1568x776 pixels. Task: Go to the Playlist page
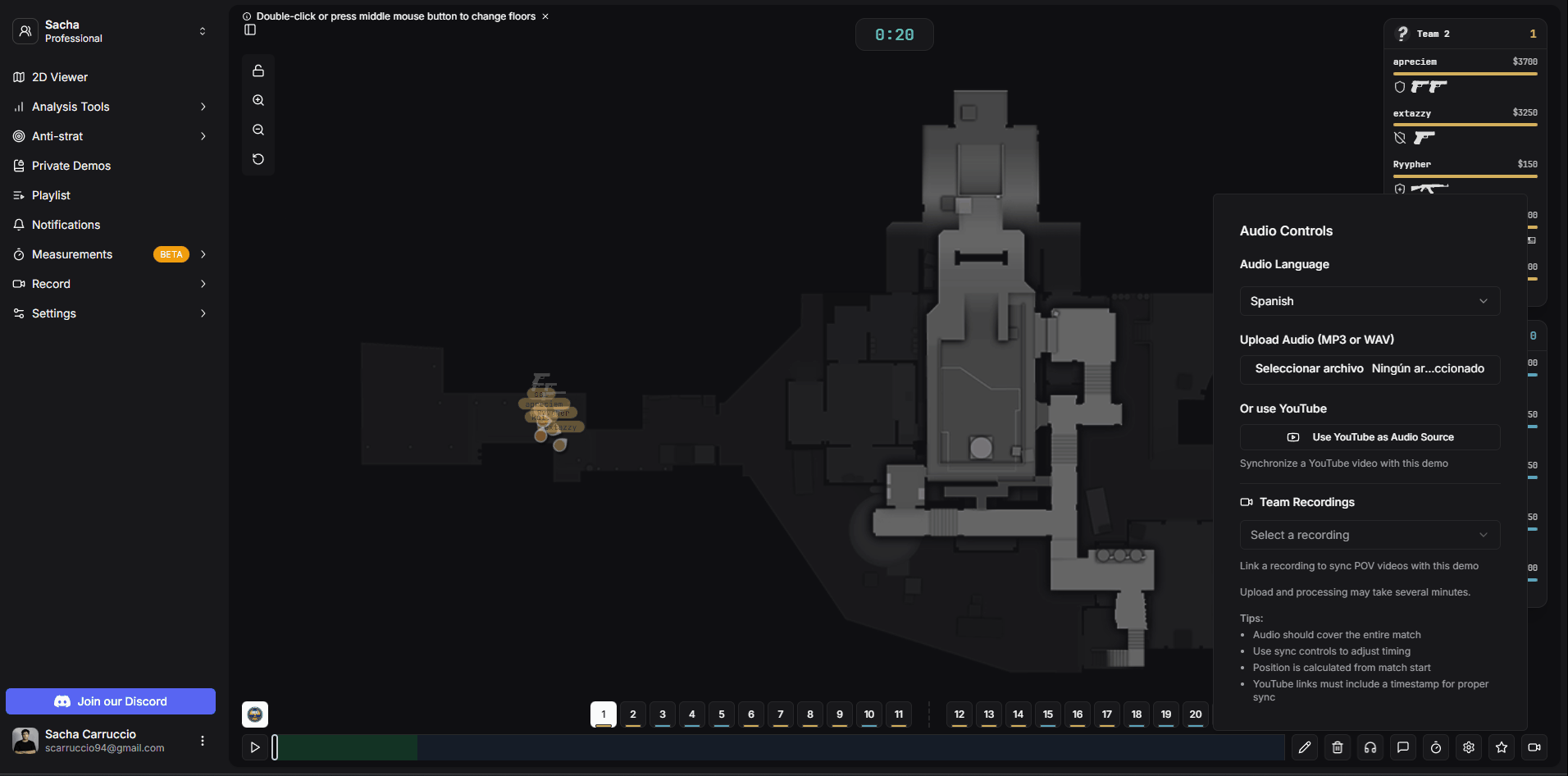[51, 195]
